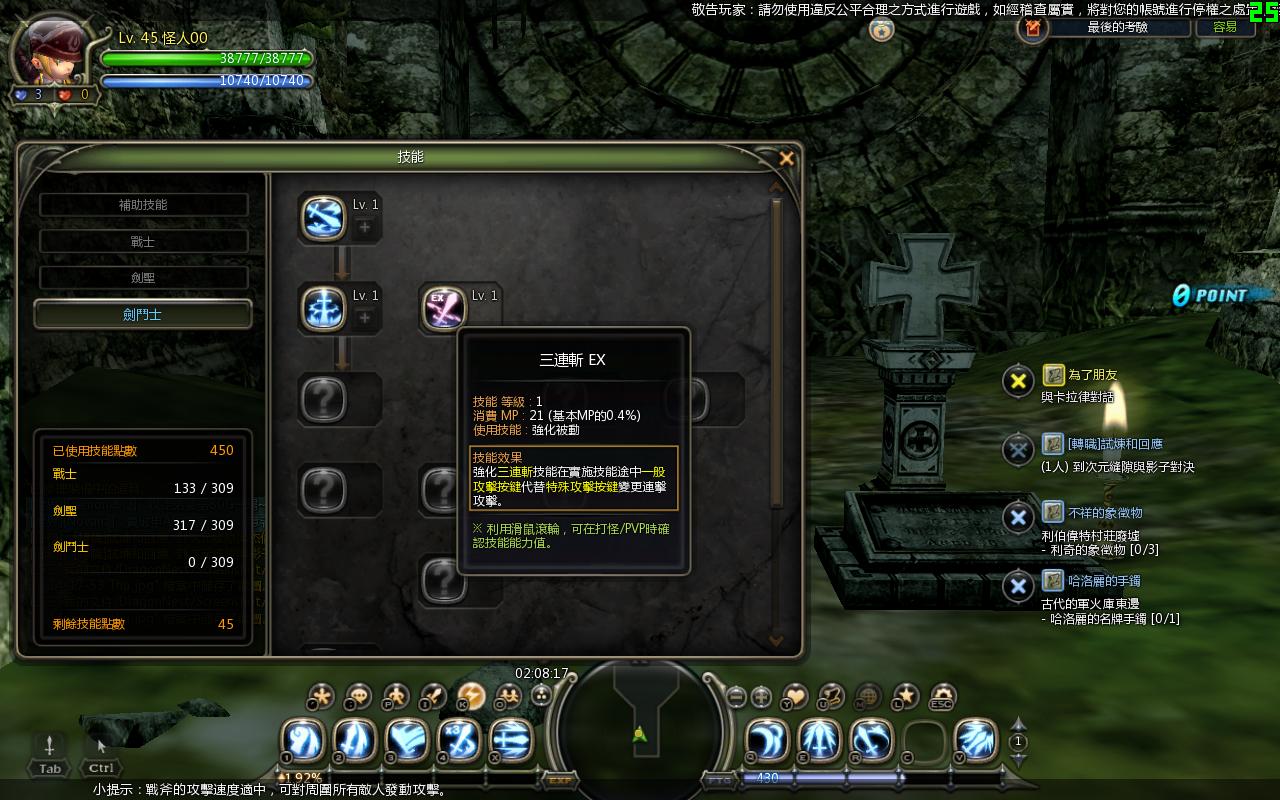The height and width of the screenshot is (800, 1280).
Task: Toggle the 為了朋友 quest tracker button
Action: click(x=1018, y=380)
